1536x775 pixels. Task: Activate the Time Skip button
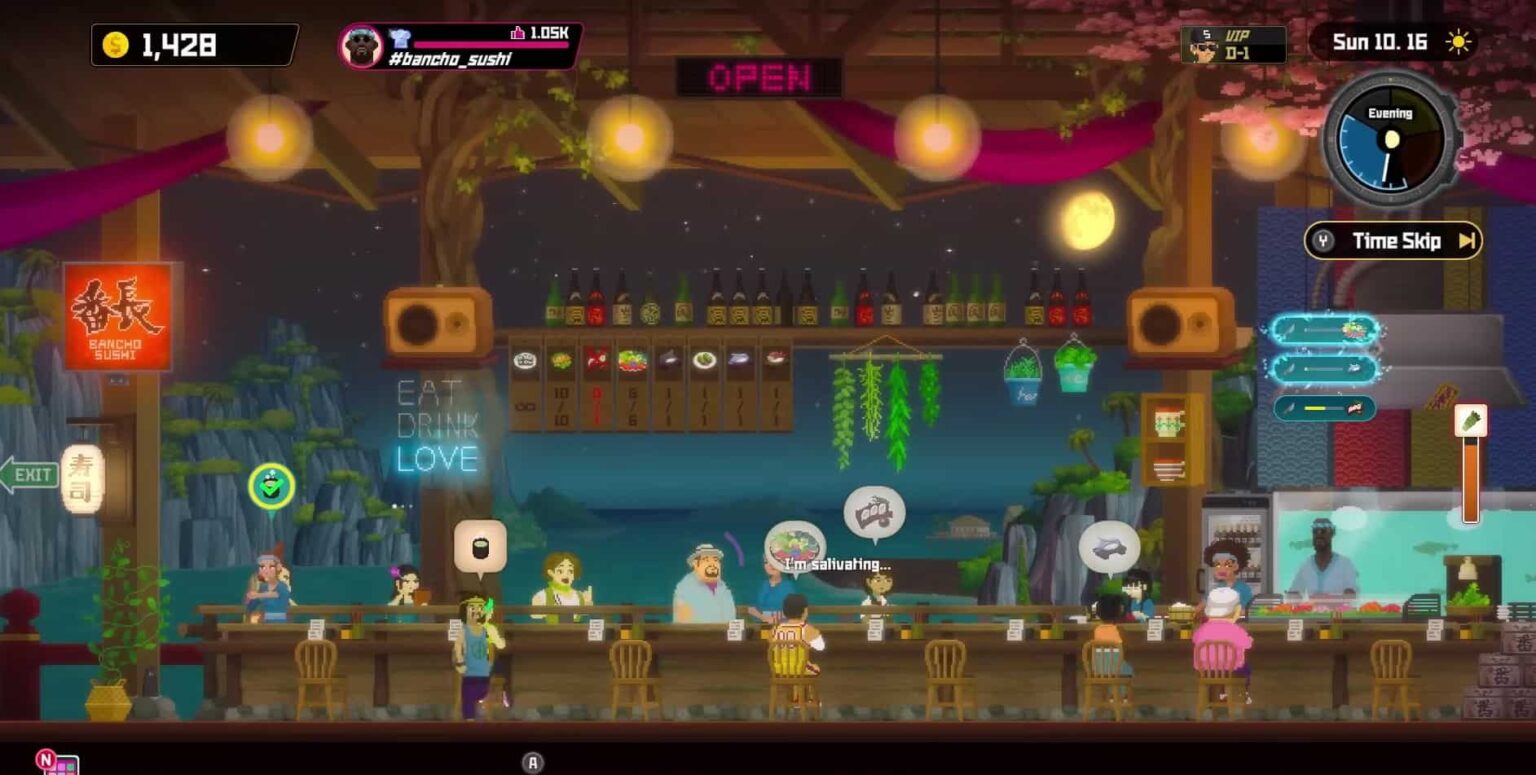click(x=1393, y=240)
